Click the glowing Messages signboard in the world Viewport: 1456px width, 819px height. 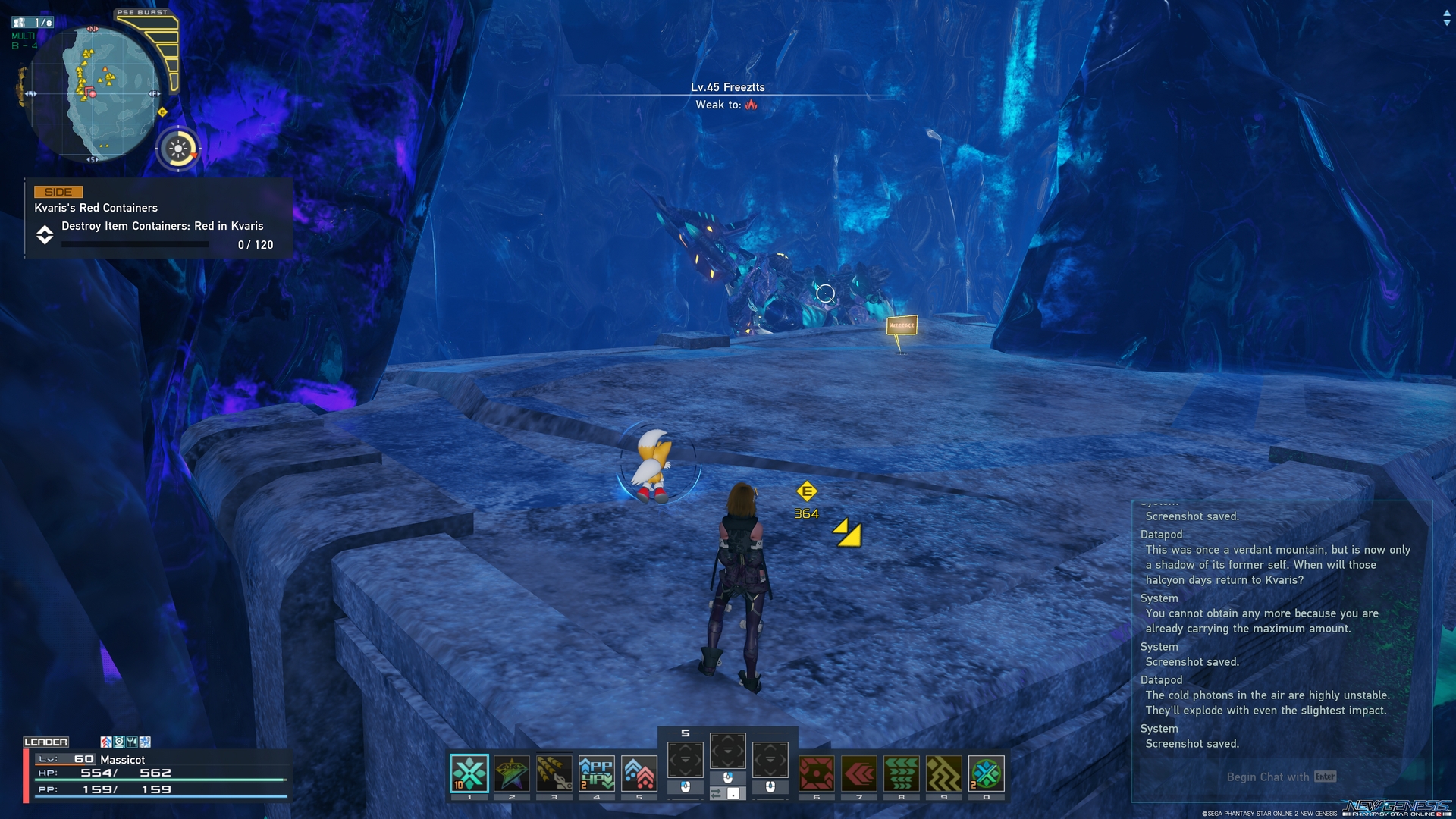pyautogui.click(x=901, y=326)
